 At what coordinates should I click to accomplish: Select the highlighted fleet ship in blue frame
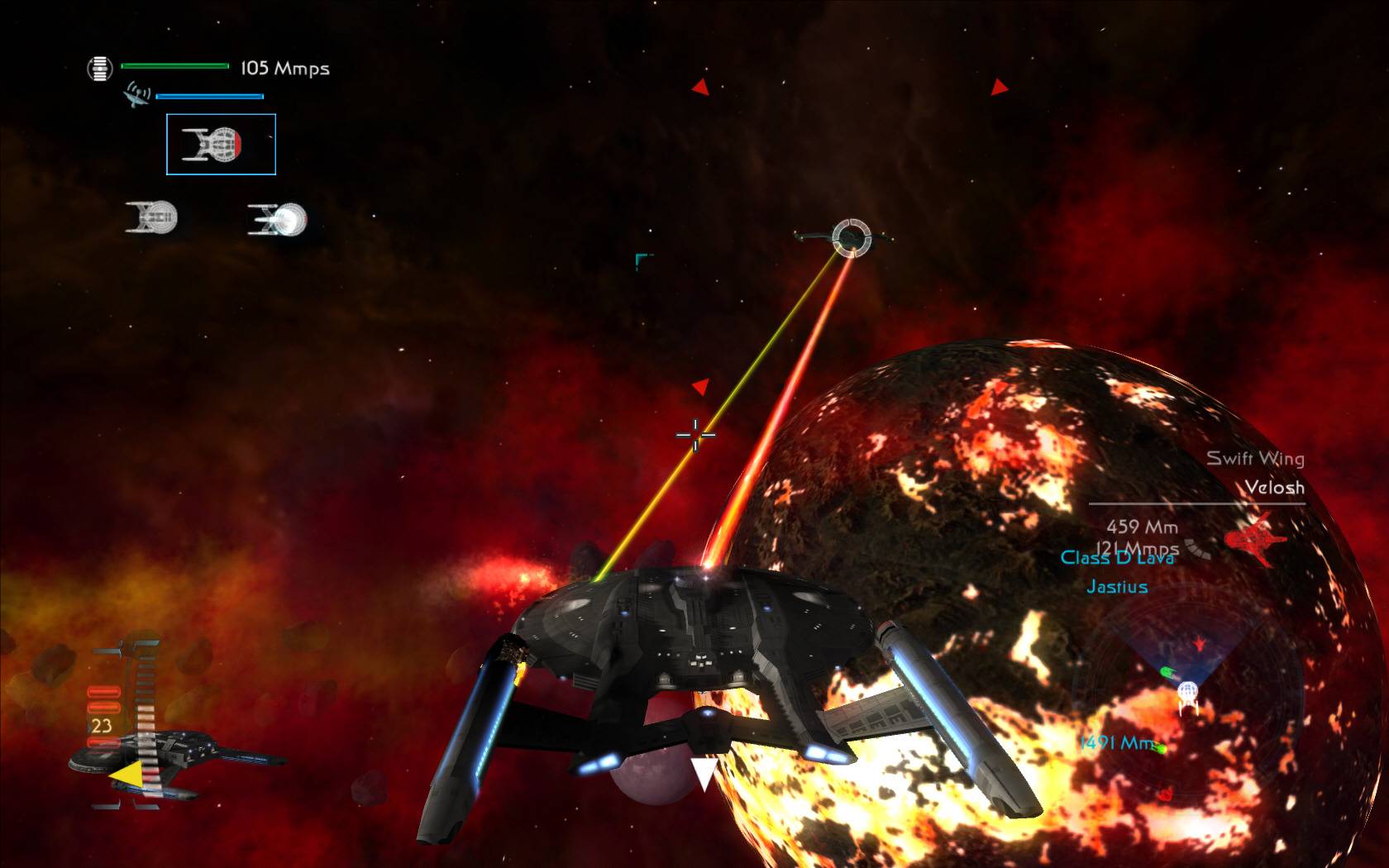click(221, 145)
